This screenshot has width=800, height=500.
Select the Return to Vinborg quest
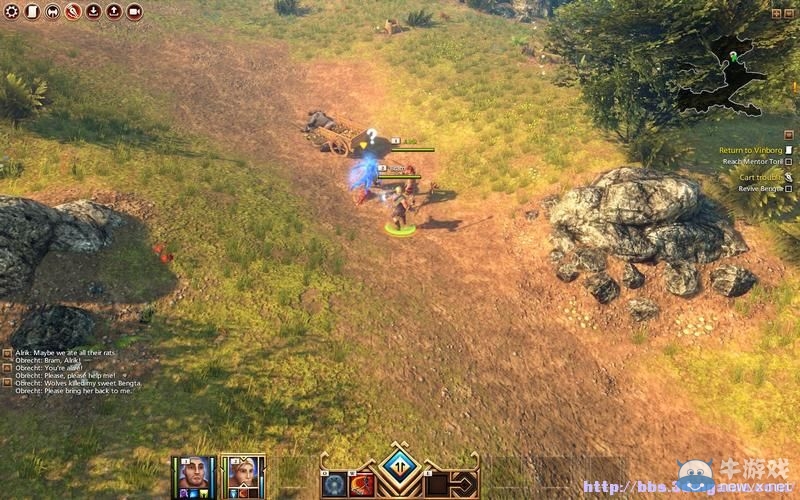coord(750,150)
